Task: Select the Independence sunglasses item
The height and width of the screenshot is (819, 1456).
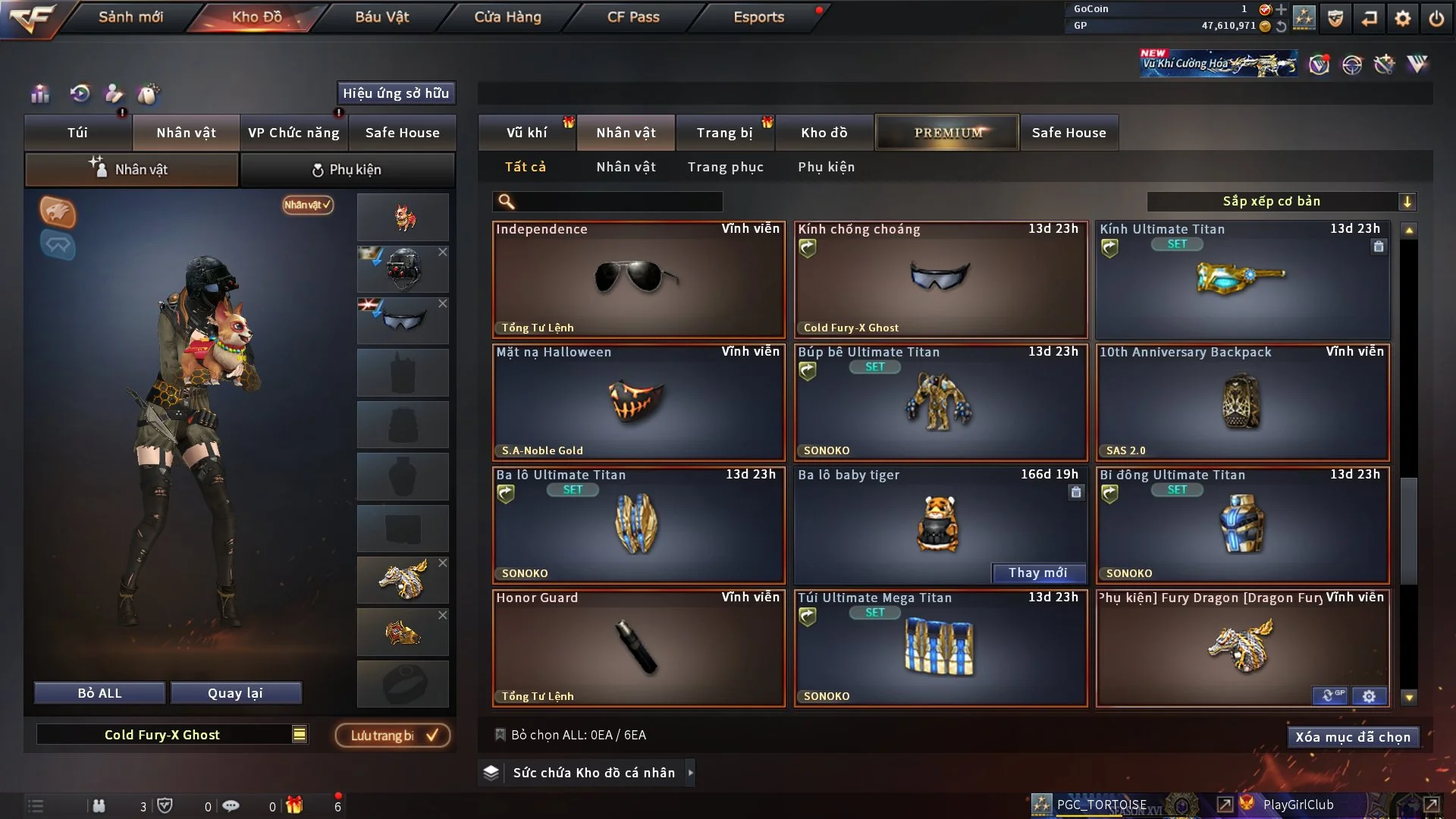Action: click(638, 279)
